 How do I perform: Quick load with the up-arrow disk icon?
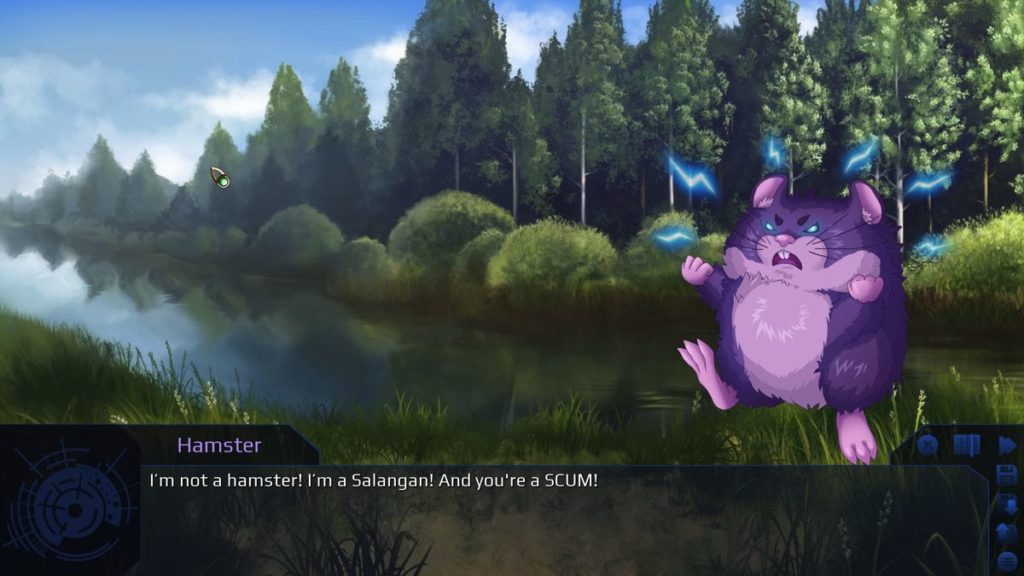click(1006, 533)
